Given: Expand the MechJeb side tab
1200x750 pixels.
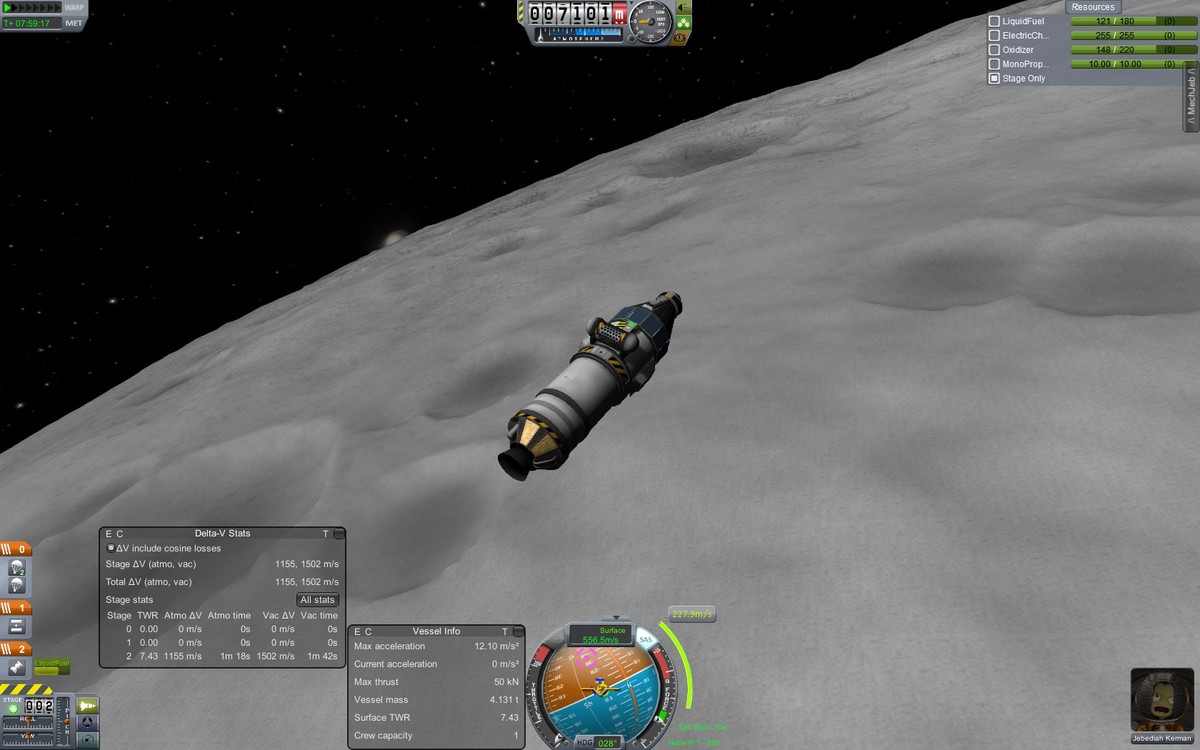Looking at the screenshot, I should coord(1191,97).
